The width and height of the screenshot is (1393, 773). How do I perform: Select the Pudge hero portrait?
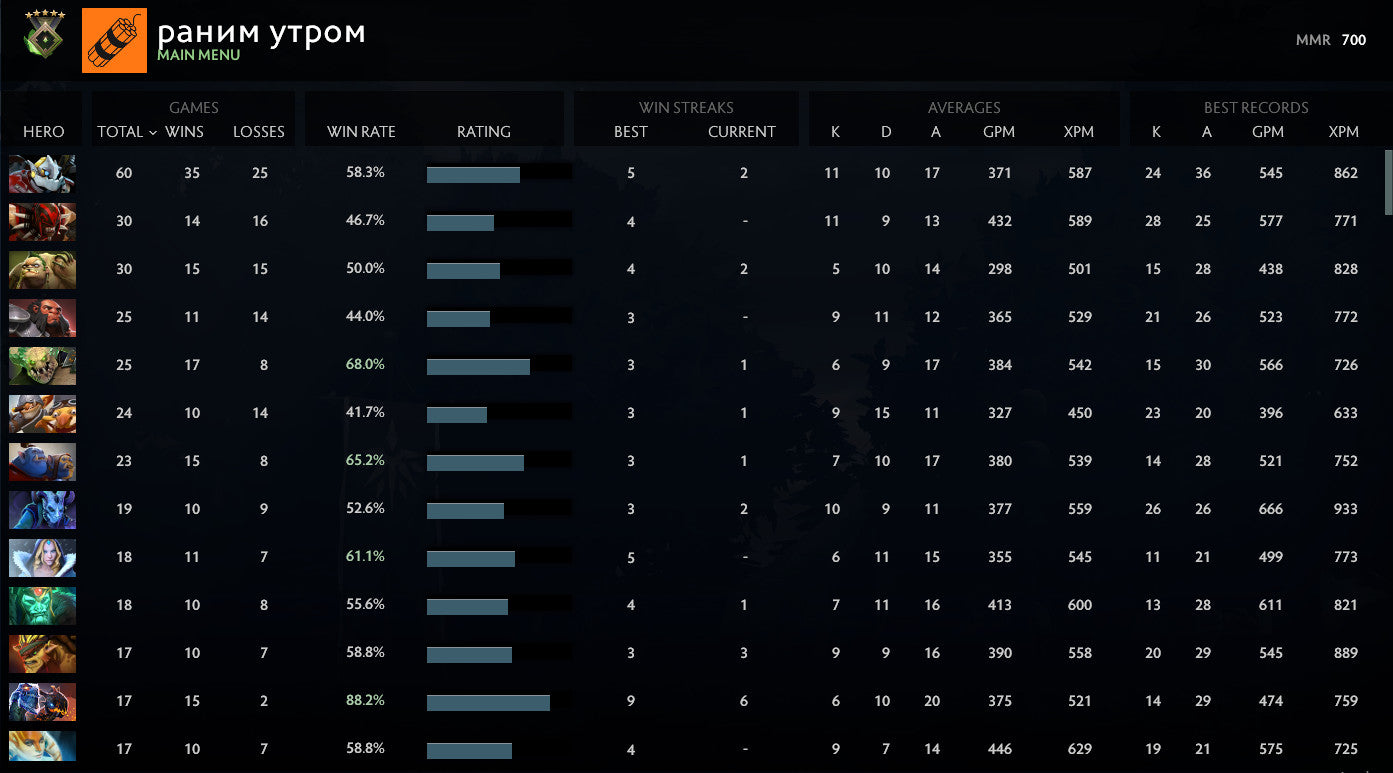[x=42, y=270]
